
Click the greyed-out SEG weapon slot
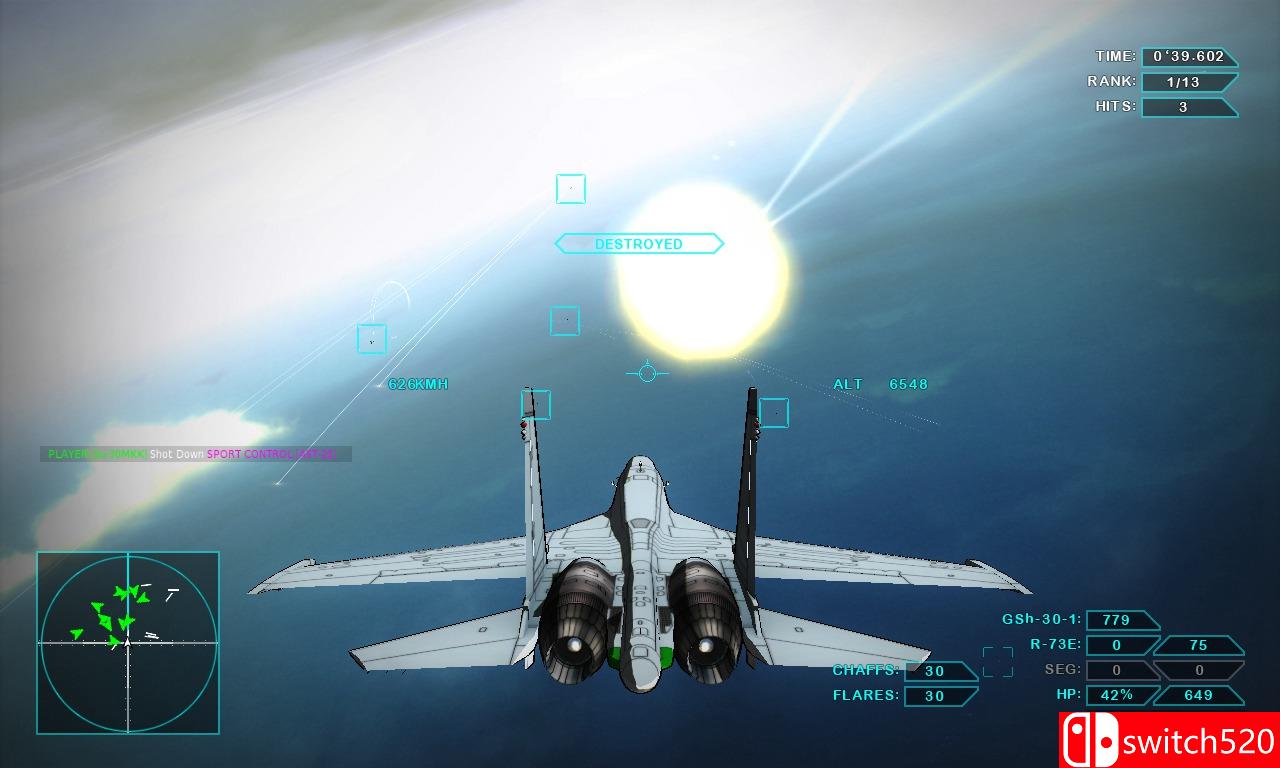[1117, 670]
